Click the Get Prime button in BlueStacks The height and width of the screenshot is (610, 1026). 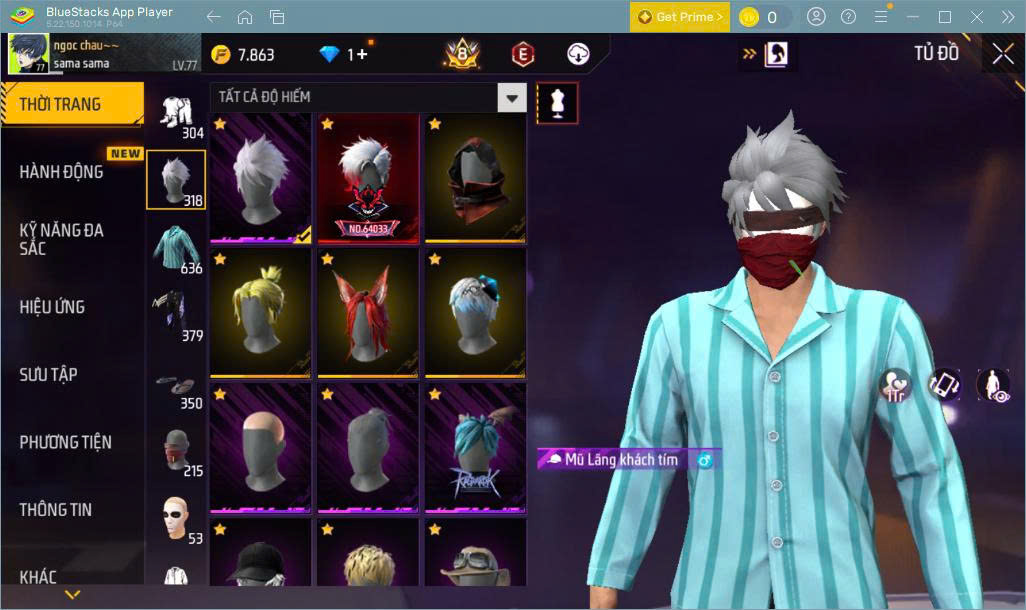pyautogui.click(x=679, y=17)
